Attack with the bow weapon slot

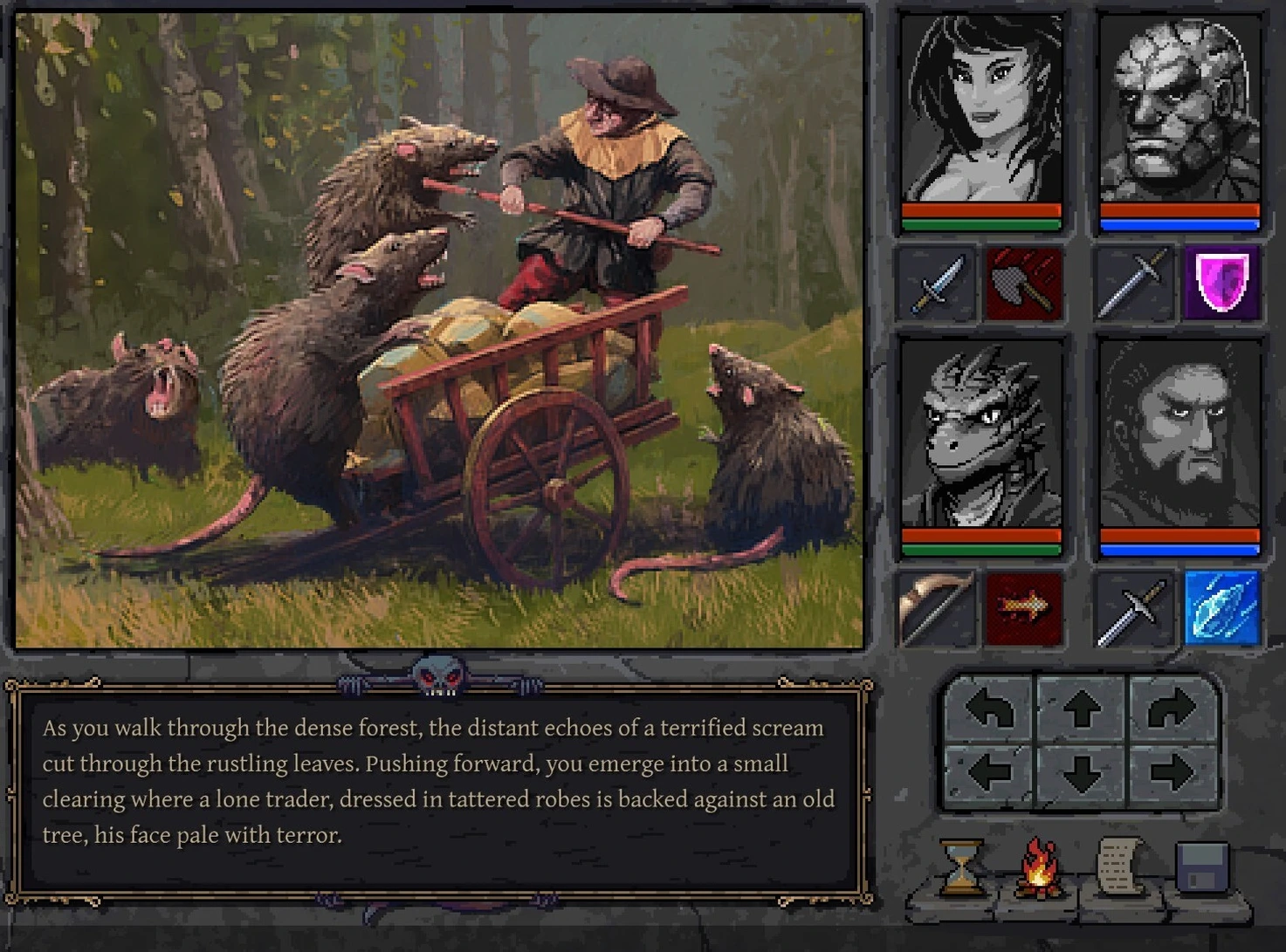point(937,607)
